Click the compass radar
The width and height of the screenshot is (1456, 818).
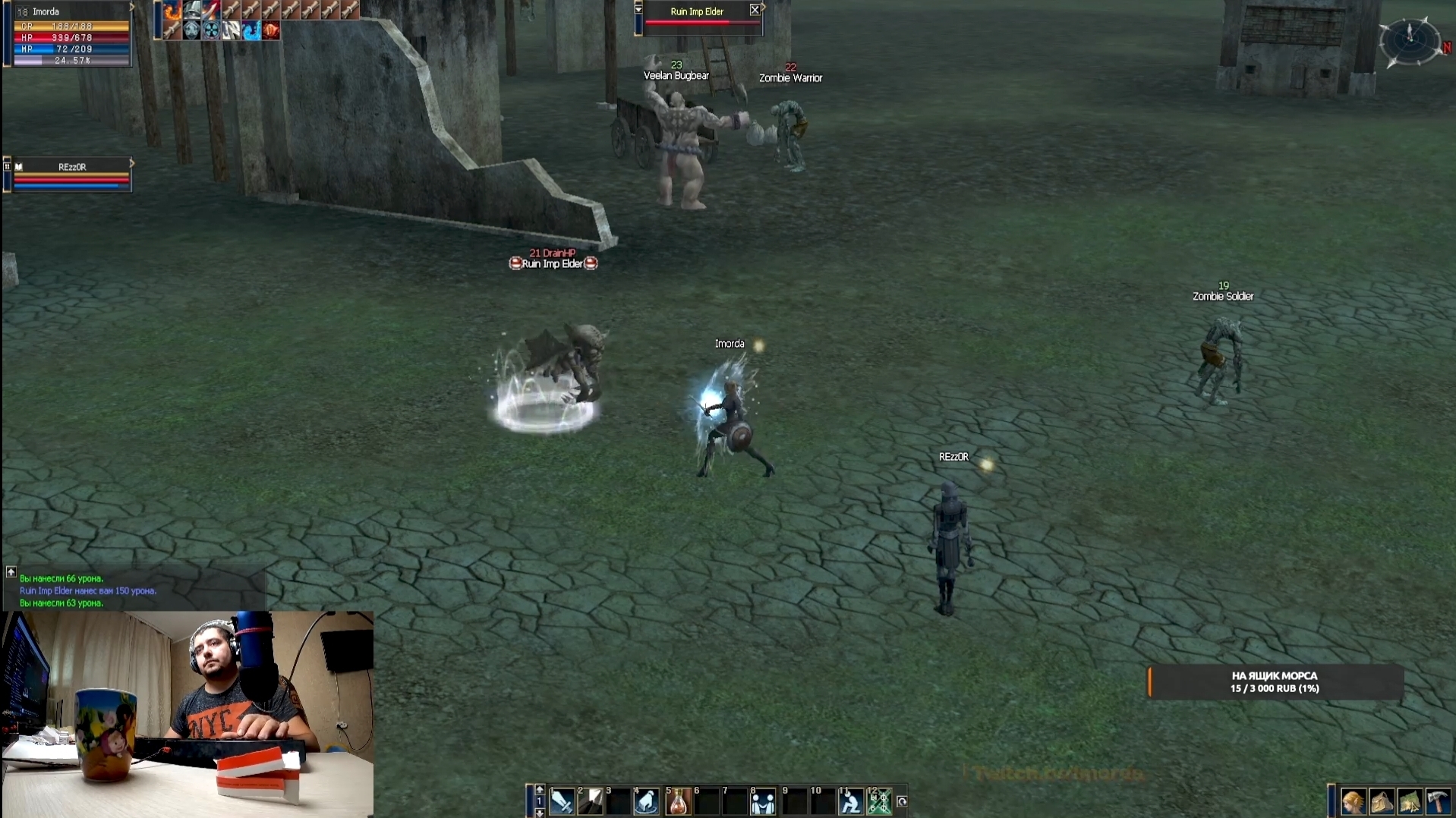click(1410, 39)
